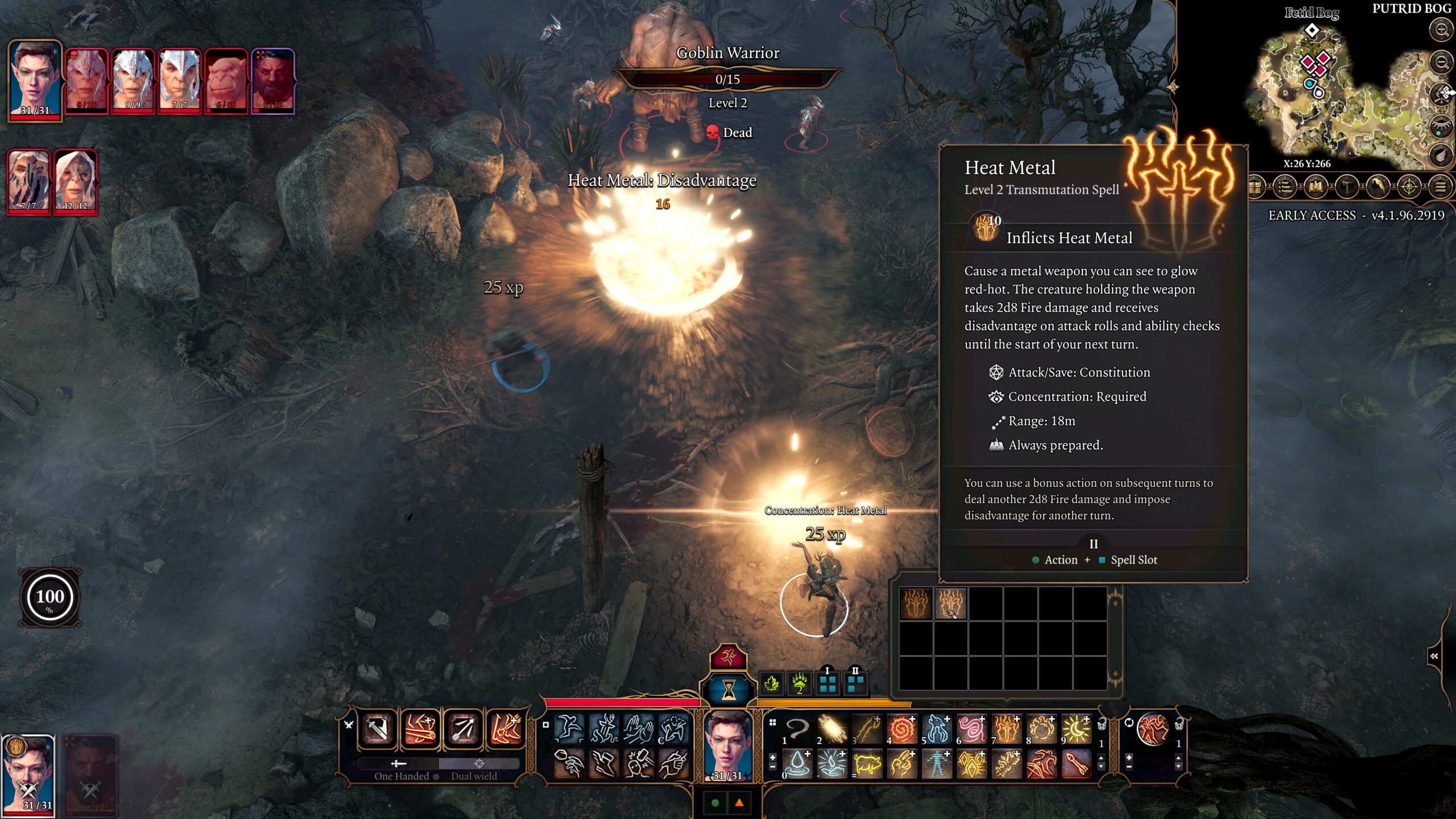Open the compass map icon
Viewport: 1456px width, 819px height.
click(x=1409, y=187)
